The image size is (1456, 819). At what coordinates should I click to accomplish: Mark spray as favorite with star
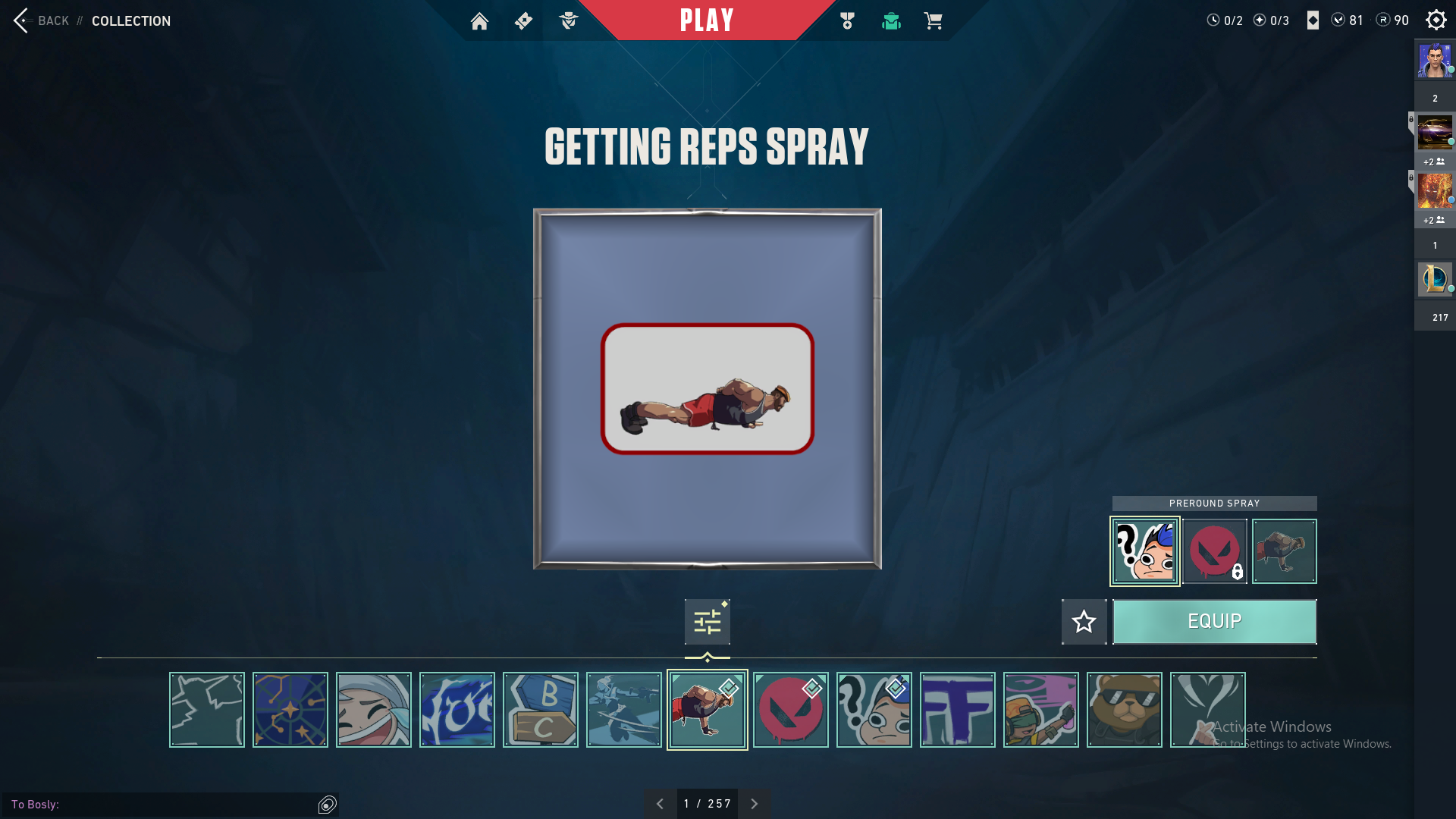point(1084,622)
